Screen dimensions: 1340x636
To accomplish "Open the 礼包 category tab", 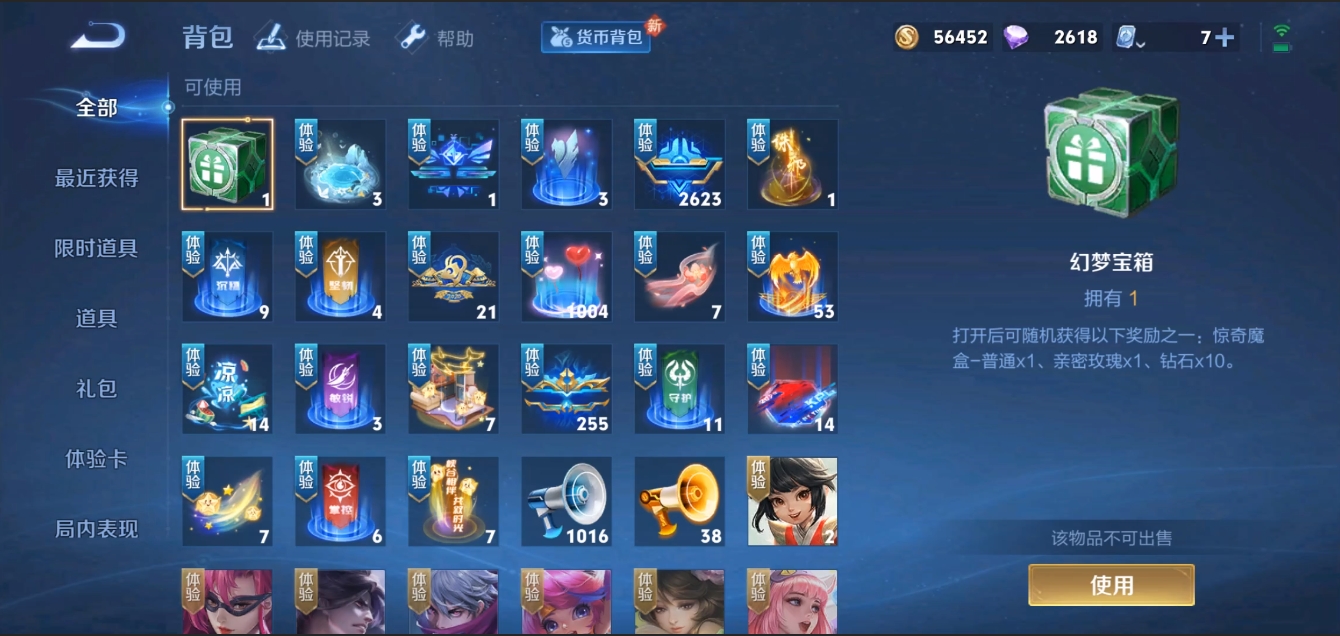I will [96, 388].
